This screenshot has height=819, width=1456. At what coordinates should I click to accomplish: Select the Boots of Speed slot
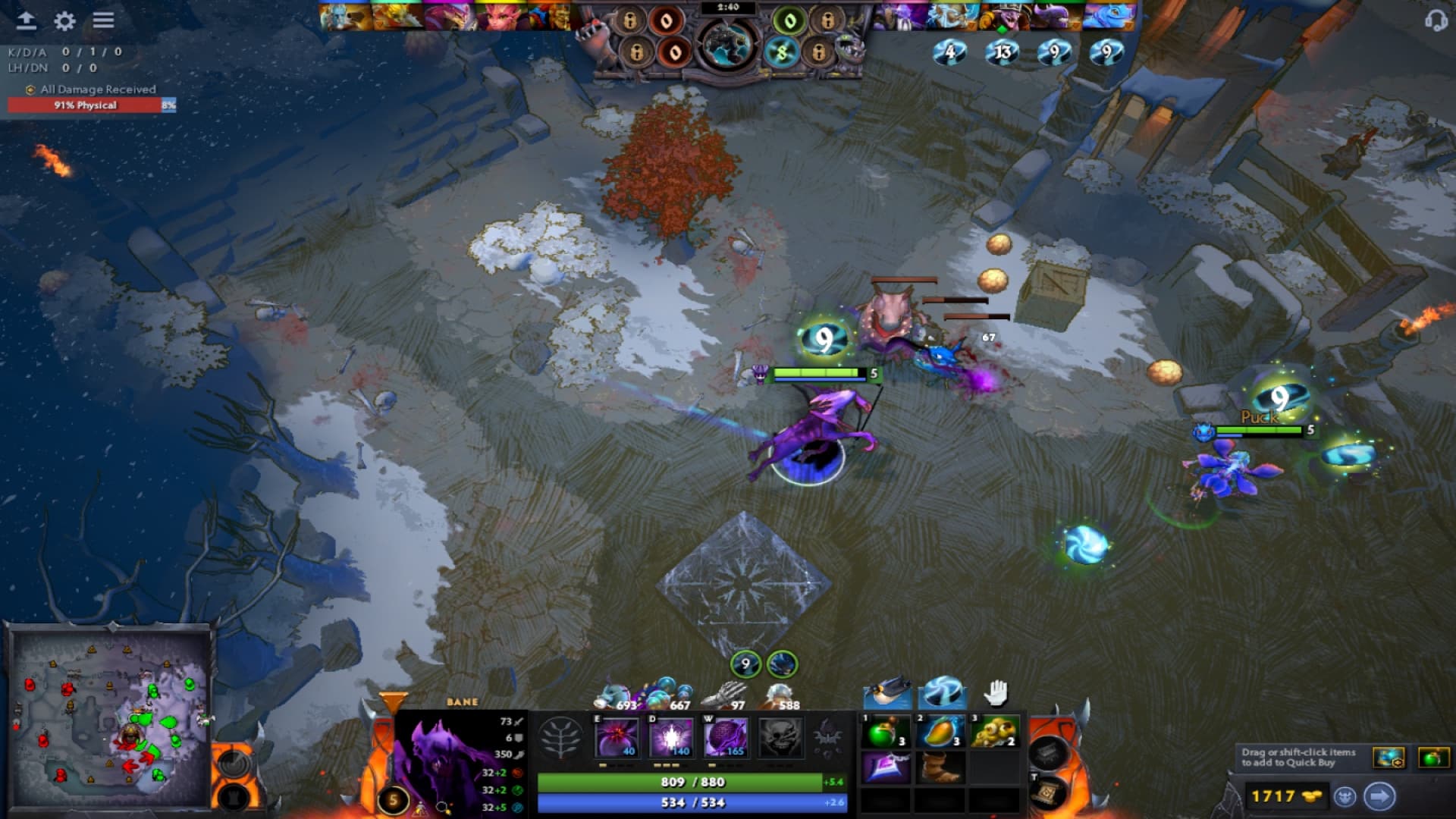pyautogui.click(x=940, y=767)
